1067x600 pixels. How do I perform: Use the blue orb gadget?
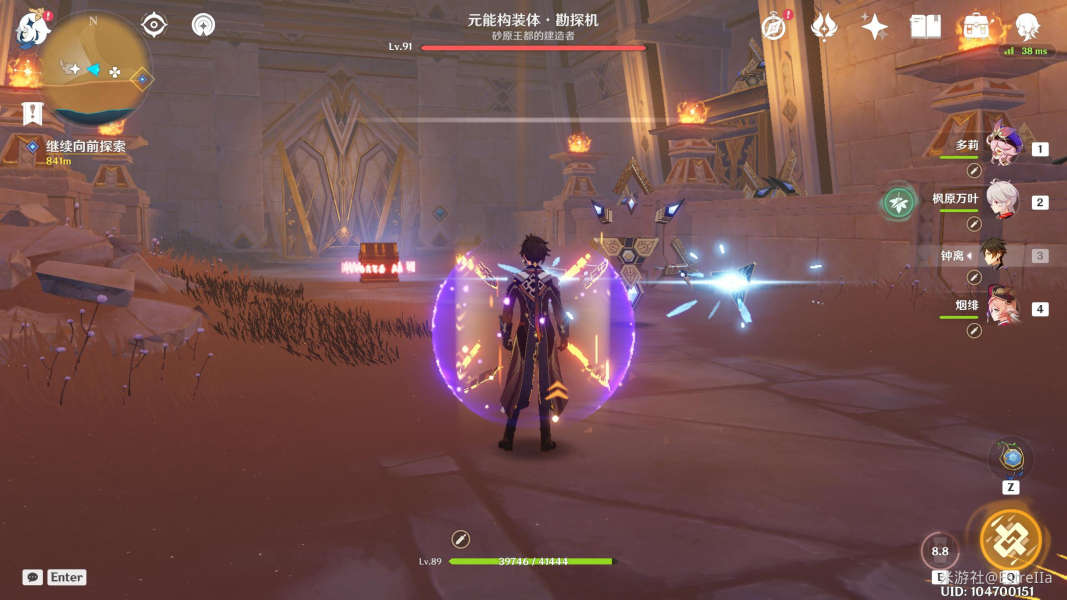[x=1012, y=459]
